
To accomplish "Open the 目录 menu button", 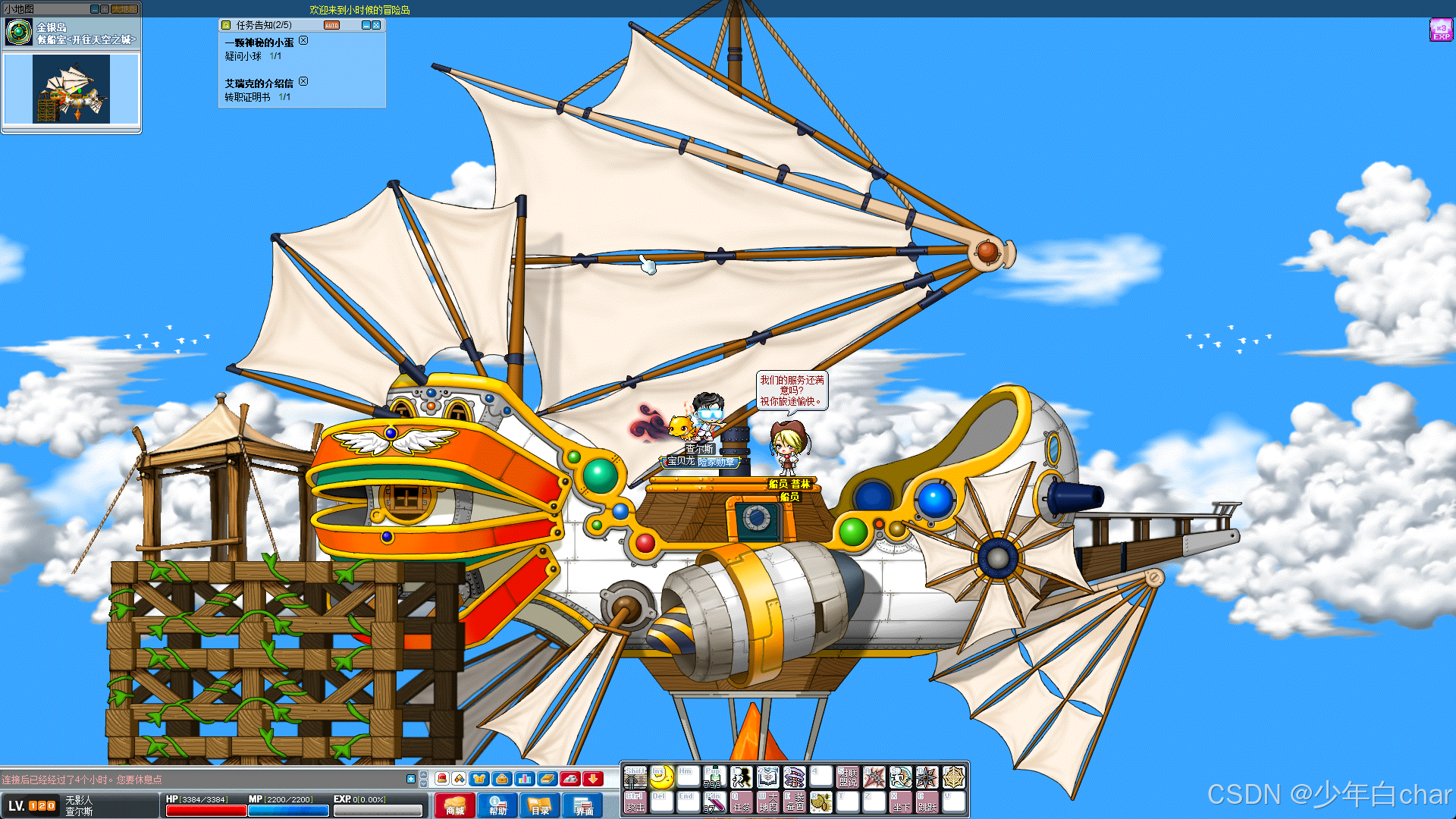I will (x=540, y=805).
